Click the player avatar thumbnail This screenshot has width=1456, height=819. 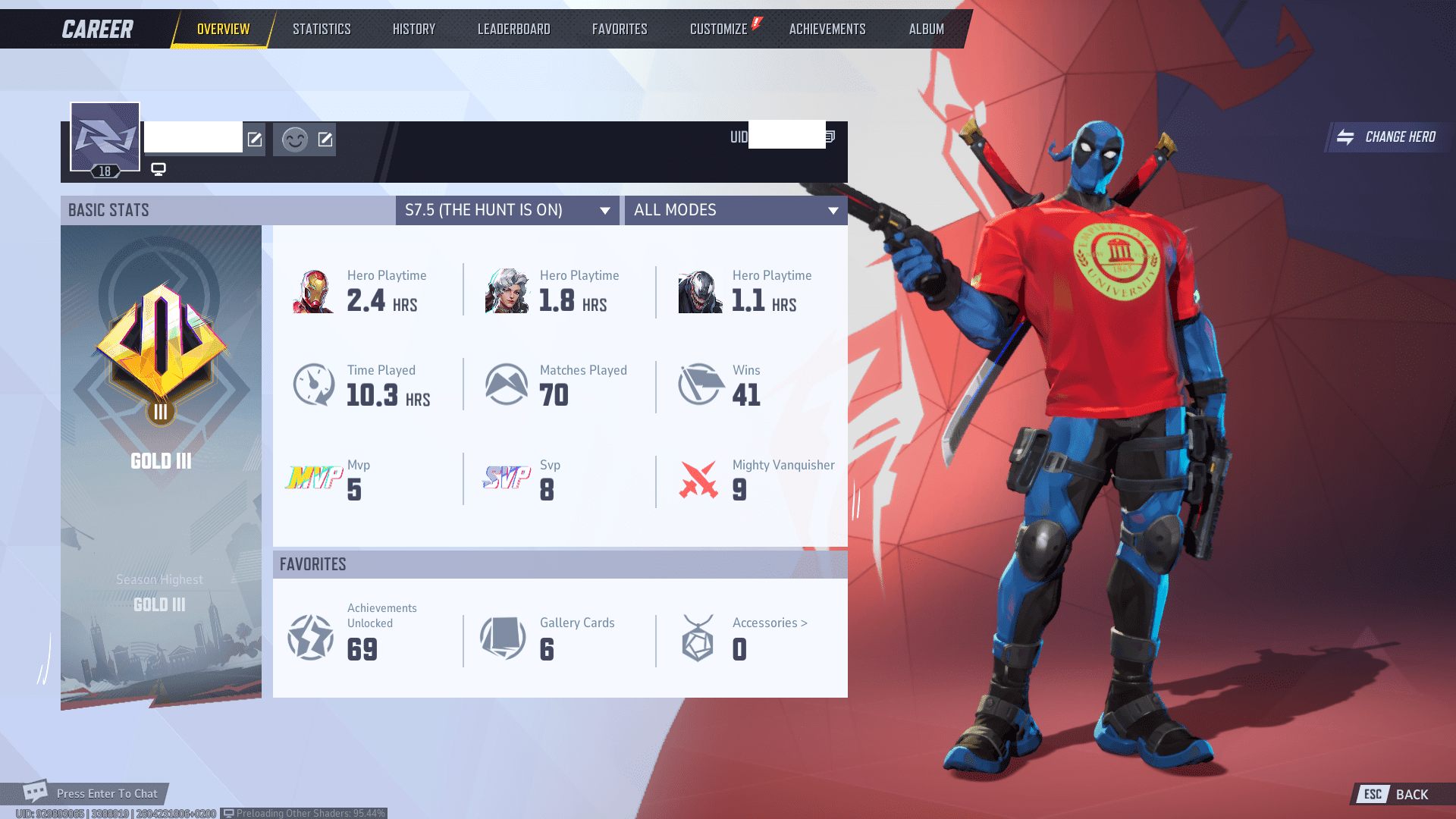(105, 137)
